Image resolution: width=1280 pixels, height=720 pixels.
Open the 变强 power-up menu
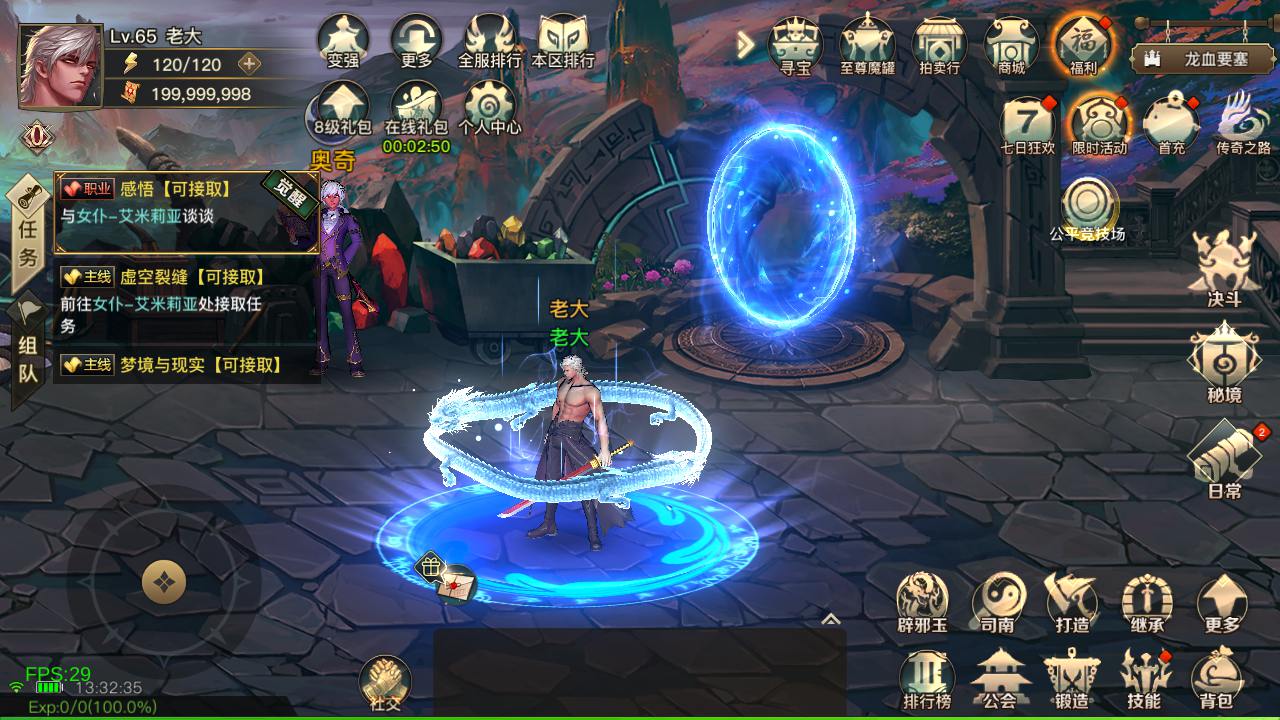coord(343,40)
